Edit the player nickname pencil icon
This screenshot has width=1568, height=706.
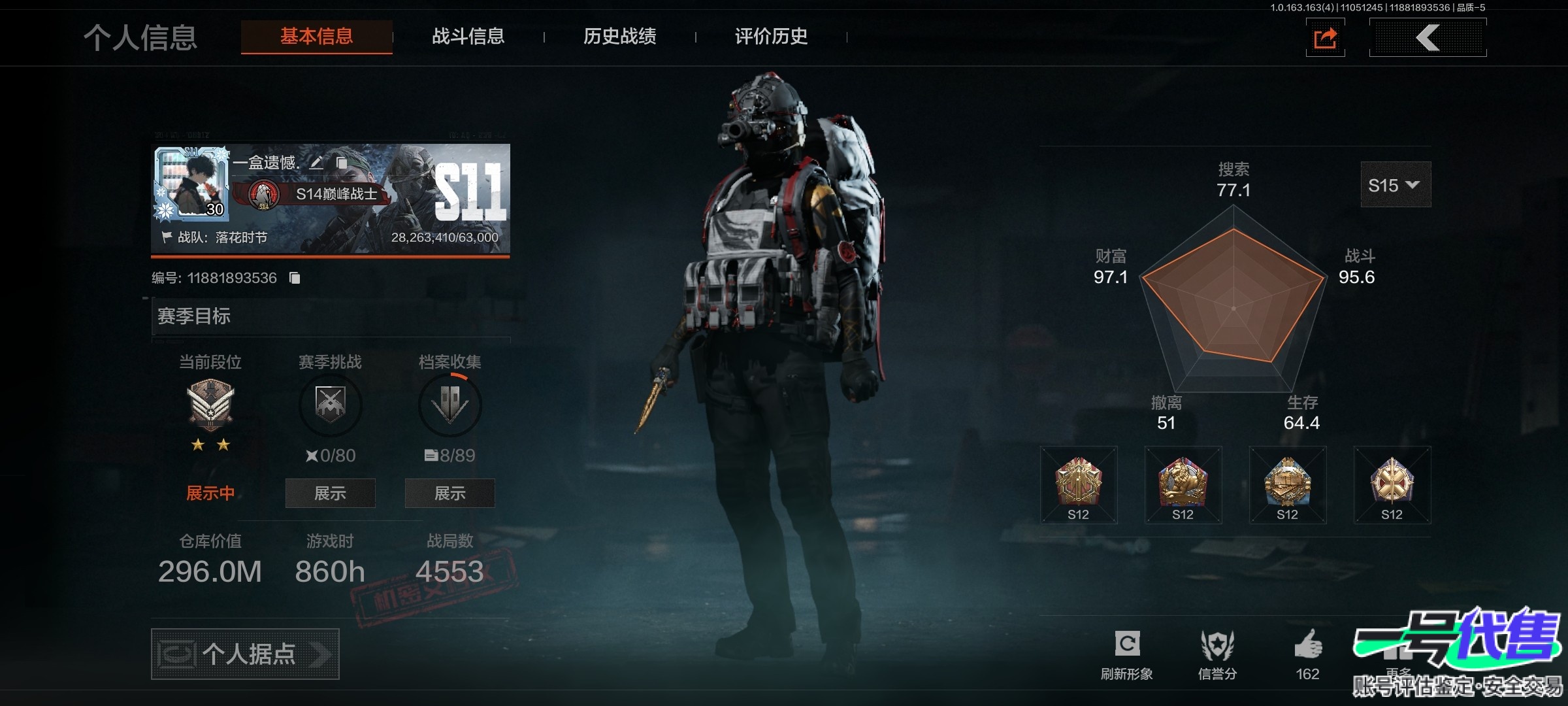coord(316,163)
